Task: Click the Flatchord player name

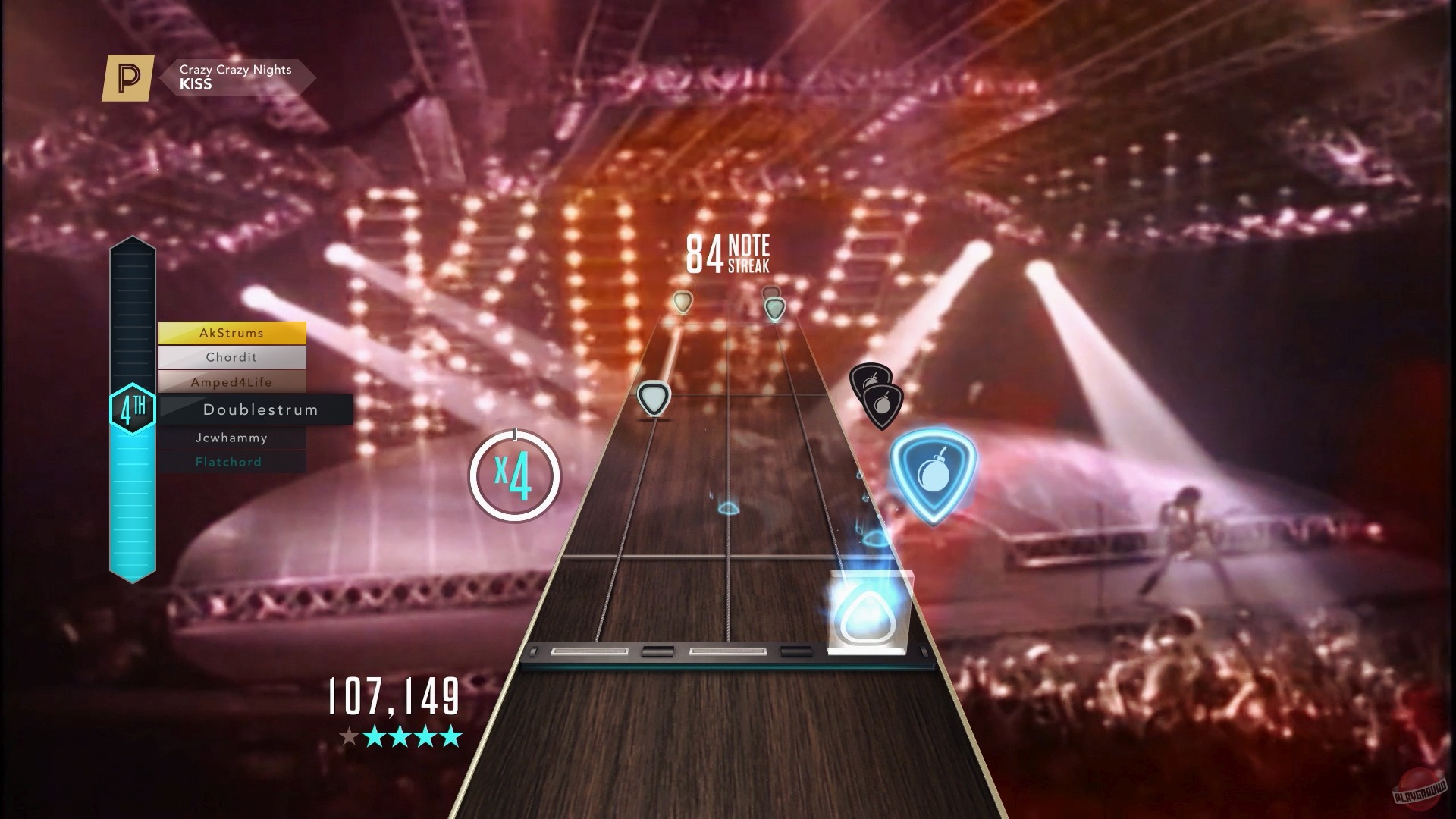Action: tap(227, 461)
